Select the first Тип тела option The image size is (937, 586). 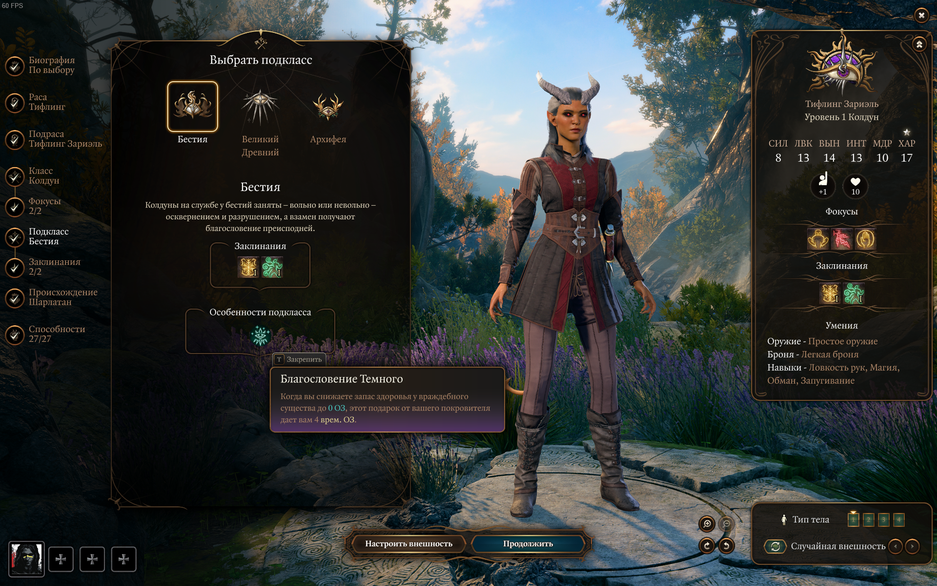(853, 519)
